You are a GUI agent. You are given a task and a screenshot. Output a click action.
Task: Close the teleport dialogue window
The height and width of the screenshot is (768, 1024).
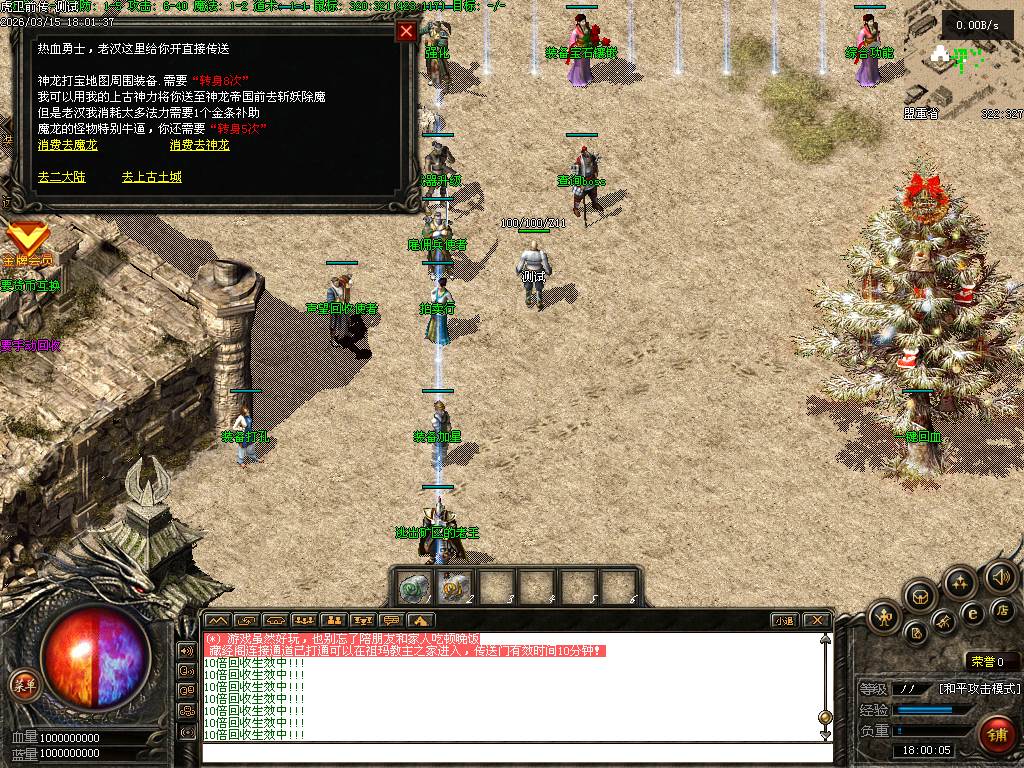(406, 31)
